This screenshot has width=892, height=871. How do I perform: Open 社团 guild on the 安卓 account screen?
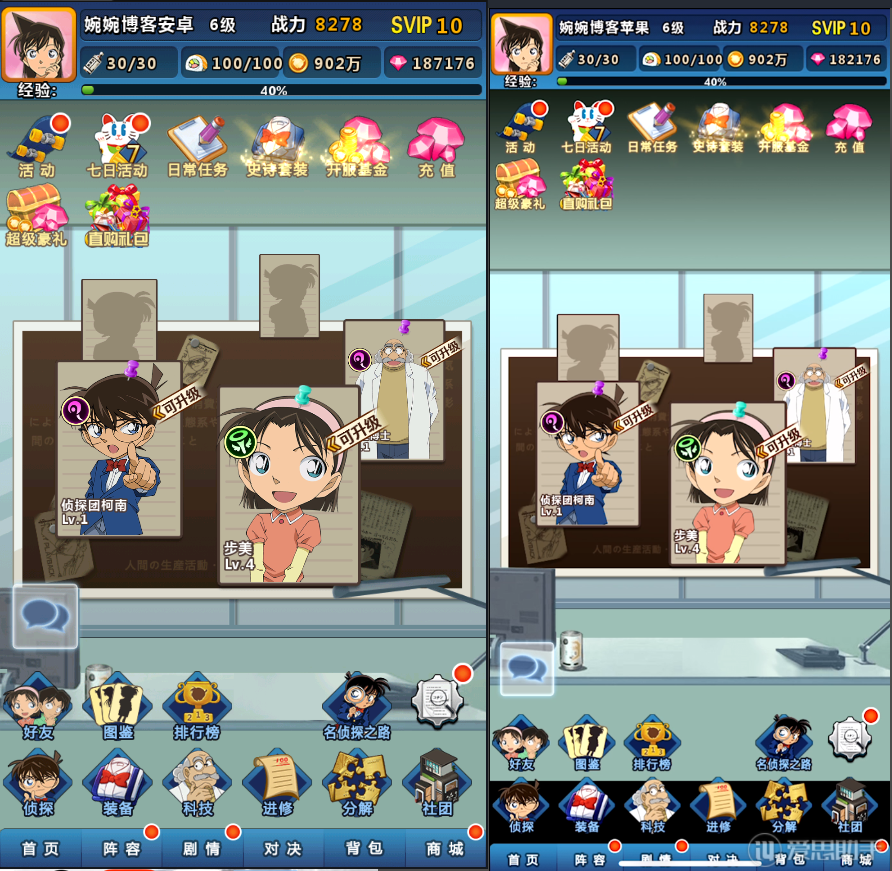pyautogui.click(x=437, y=783)
